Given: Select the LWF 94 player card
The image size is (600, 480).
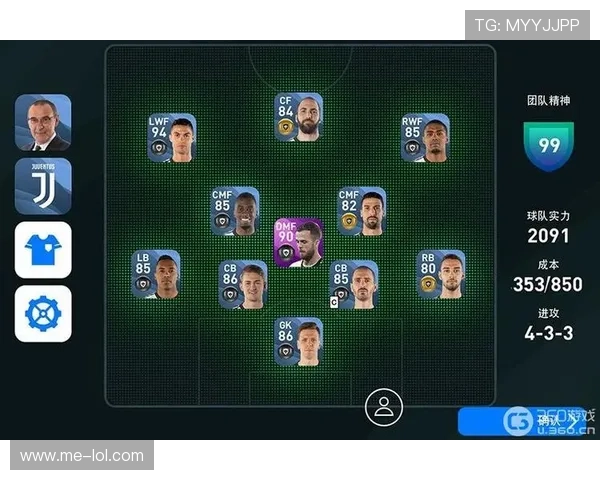Looking at the screenshot, I should point(172,139).
